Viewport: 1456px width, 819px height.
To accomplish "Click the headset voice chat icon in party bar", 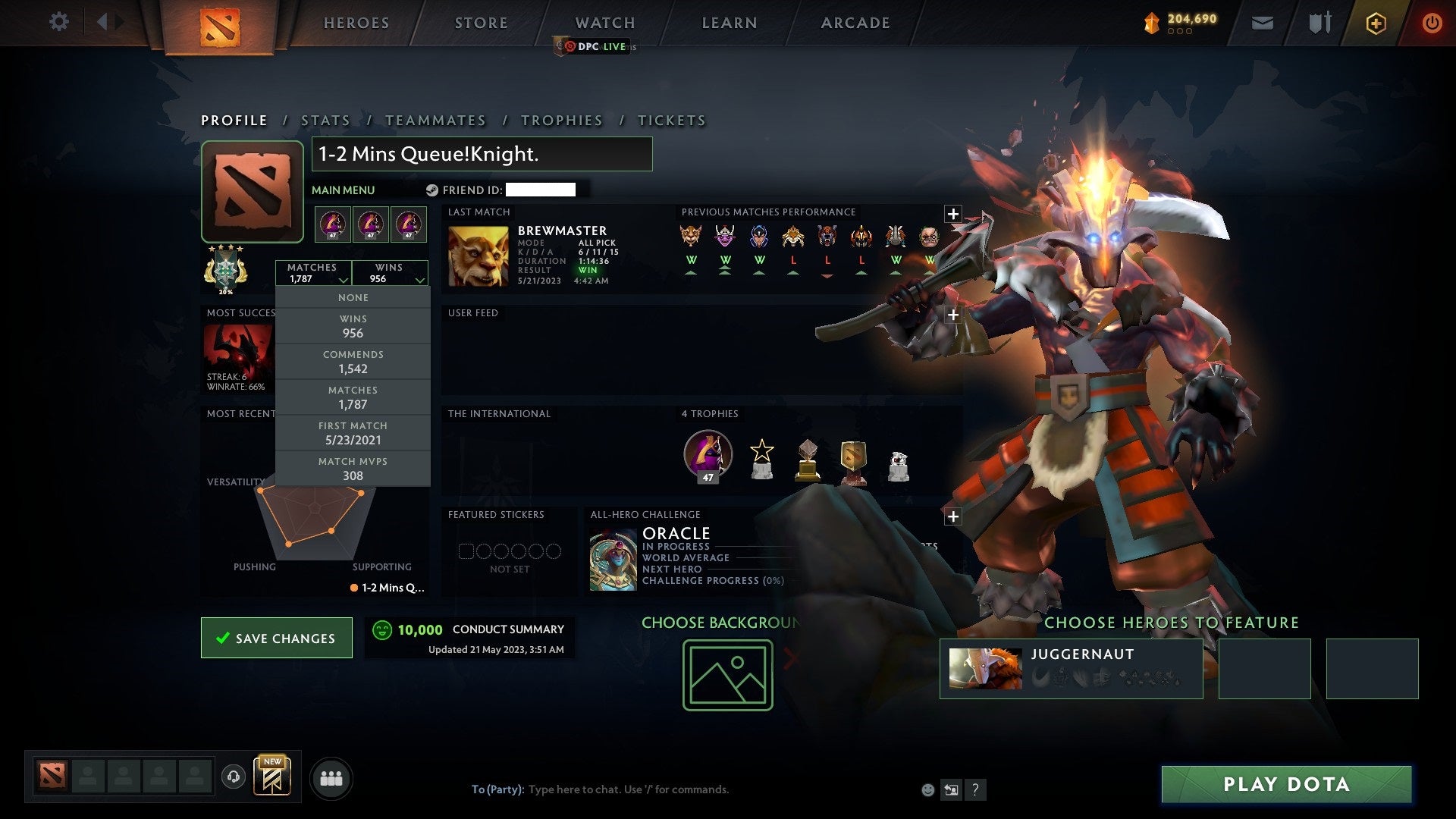I will click(232, 777).
